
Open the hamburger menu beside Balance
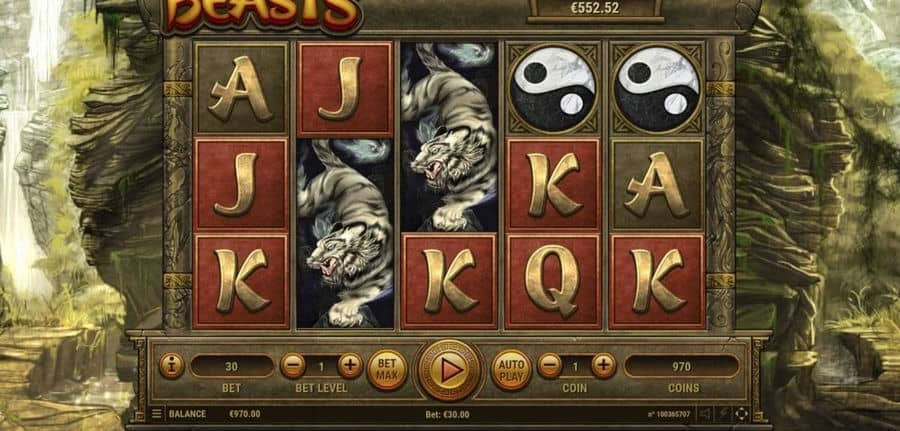click(x=156, y=413)
